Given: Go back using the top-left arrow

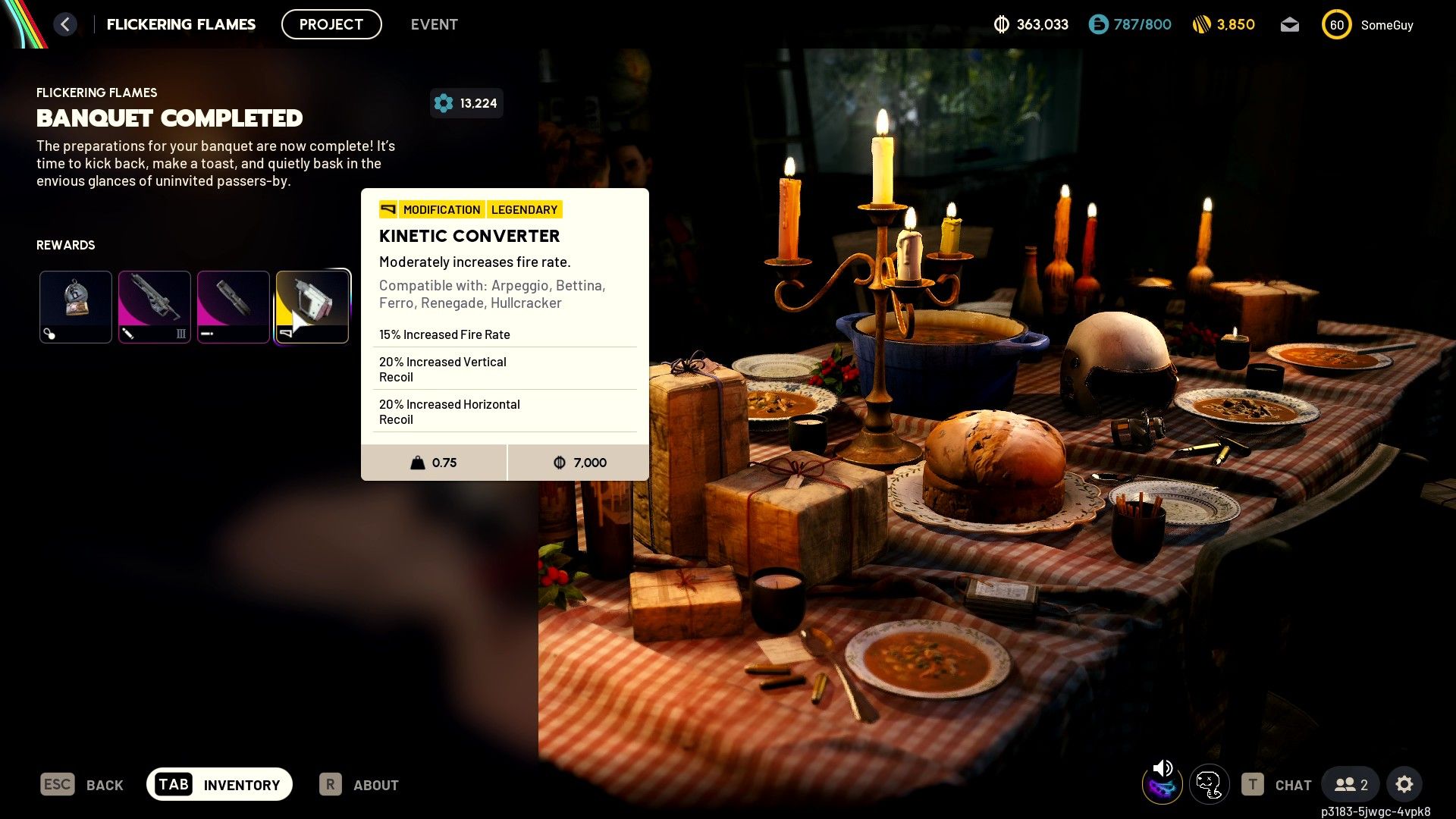Looking at the screenshot, I should (65, 24).
